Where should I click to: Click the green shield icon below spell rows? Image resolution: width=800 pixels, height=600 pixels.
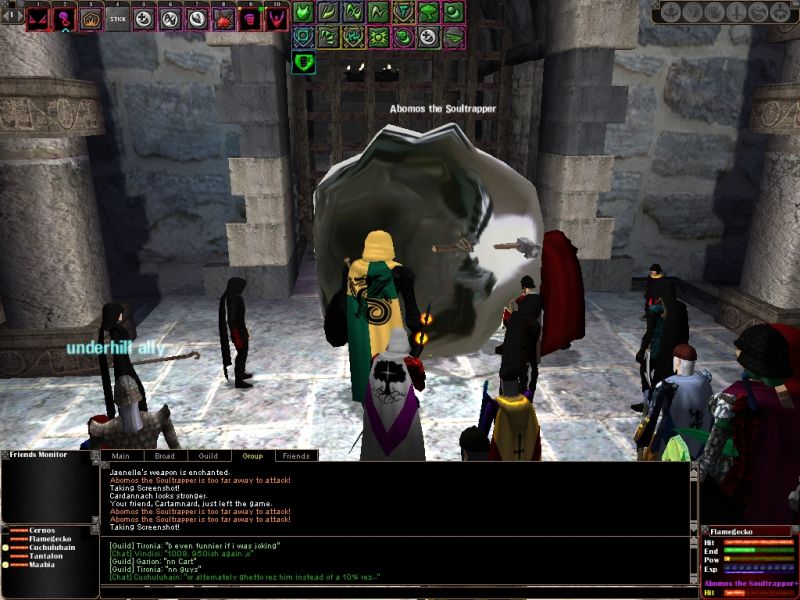pyautogui.click(x=304, y=63)
